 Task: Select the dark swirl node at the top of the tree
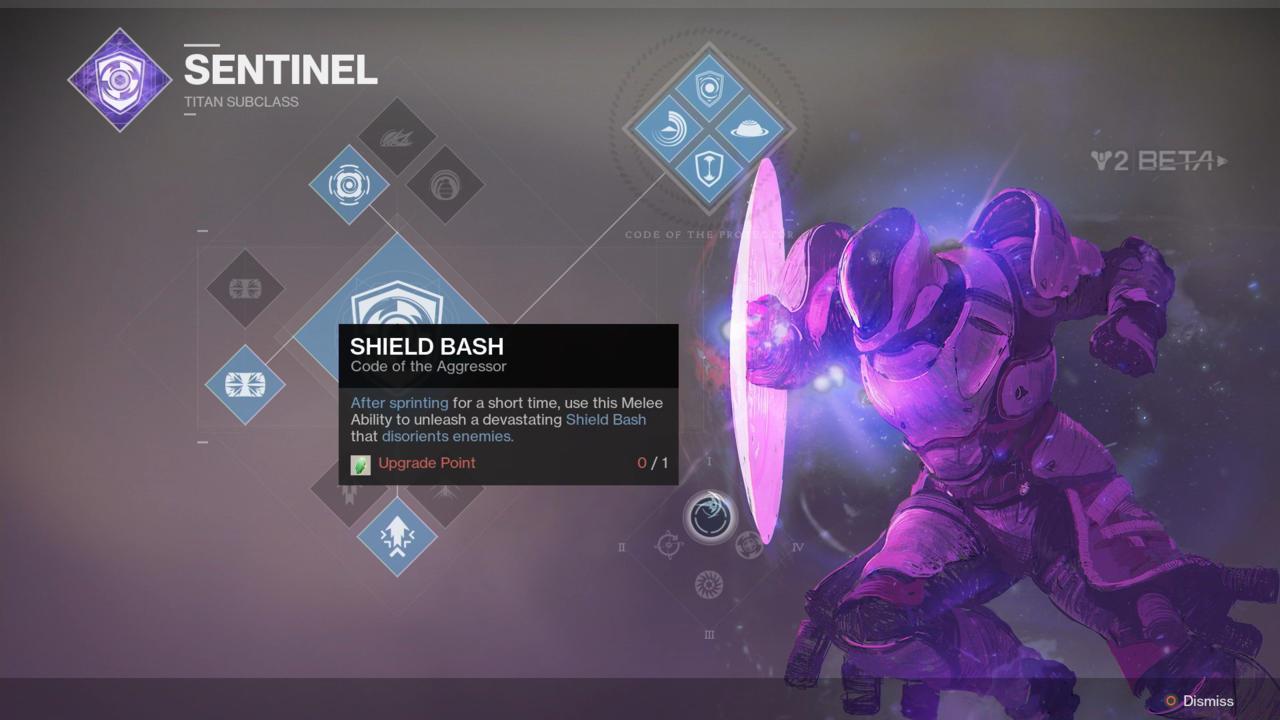396,136
